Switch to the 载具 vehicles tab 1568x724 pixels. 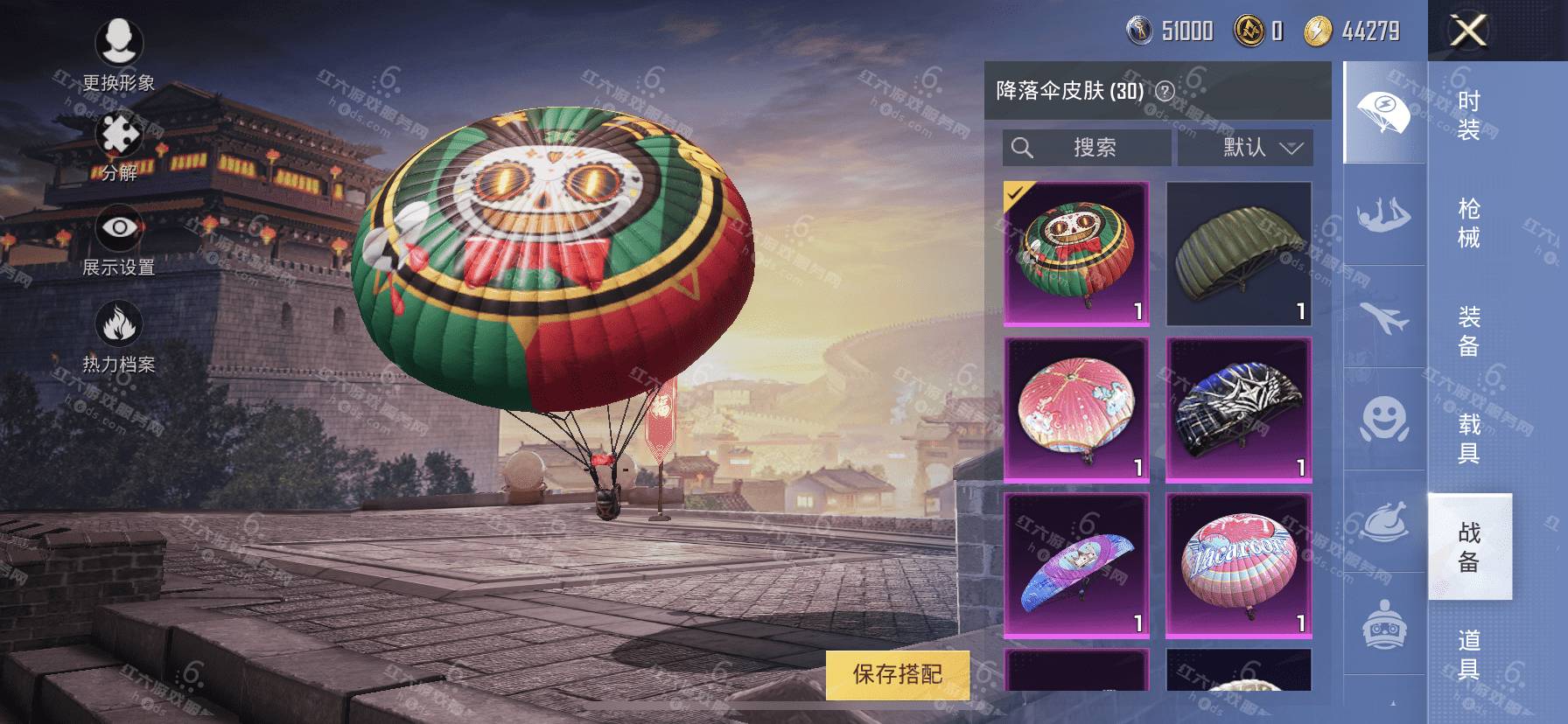(x=1469, y=438)
